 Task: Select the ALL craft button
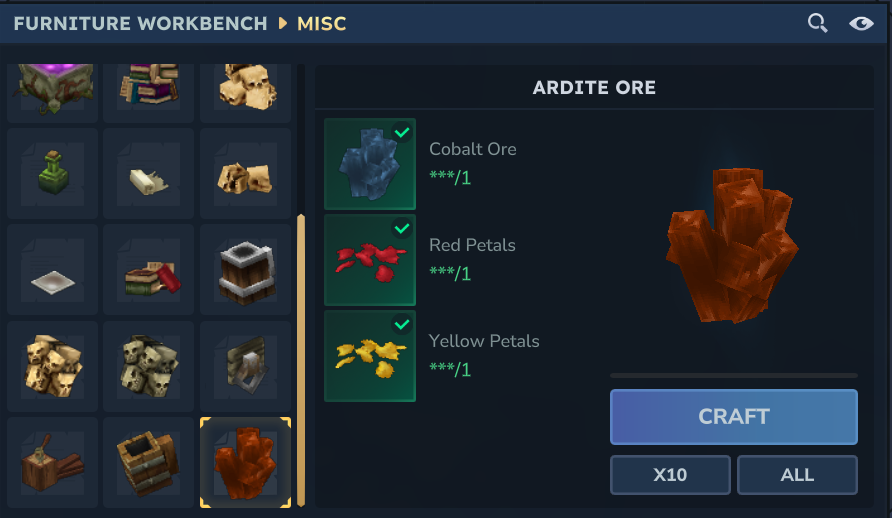pos(797,475)
